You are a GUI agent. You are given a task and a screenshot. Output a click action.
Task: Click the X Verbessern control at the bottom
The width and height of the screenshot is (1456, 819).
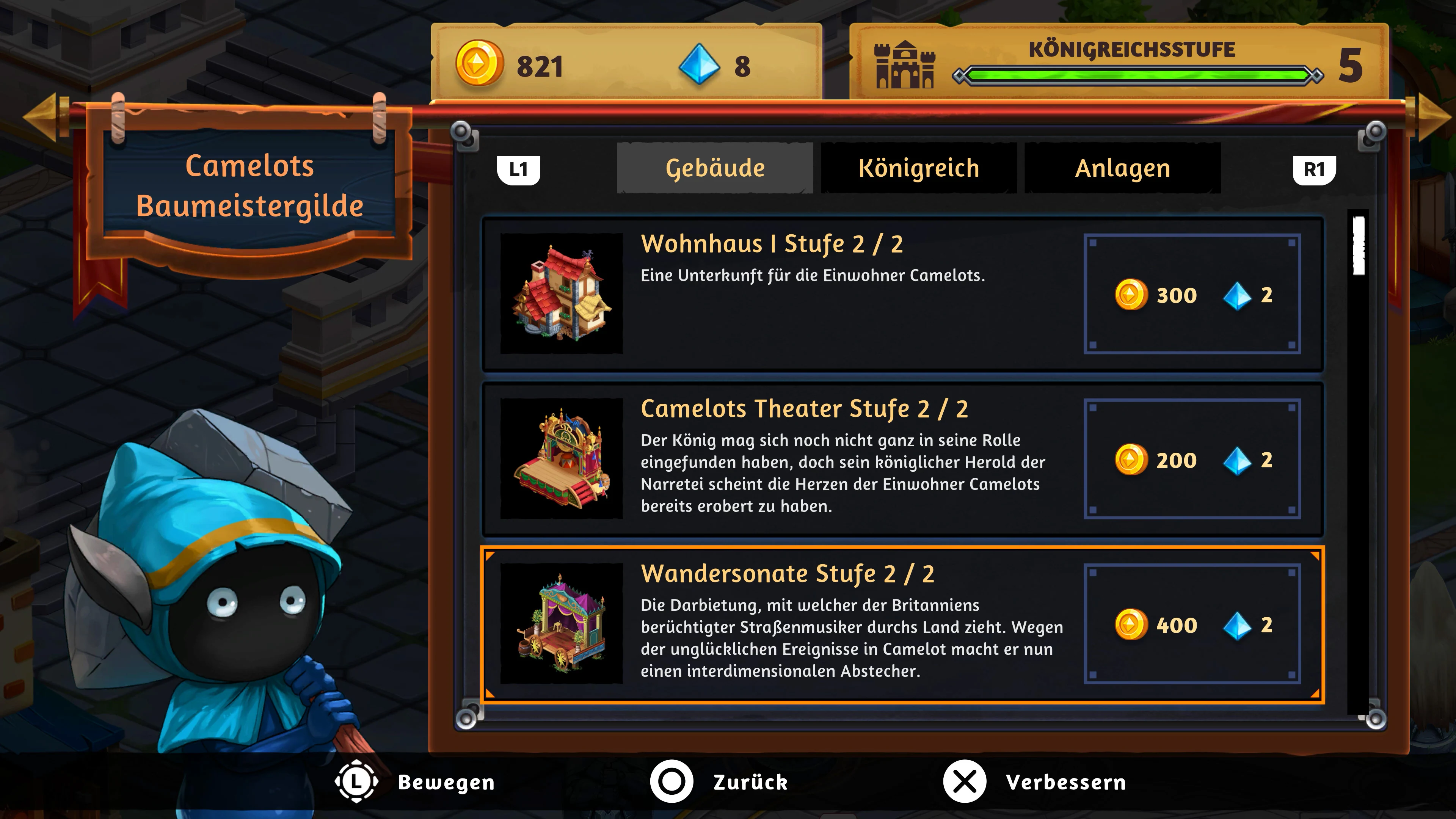pyautogui.click(x=964, y=783)
